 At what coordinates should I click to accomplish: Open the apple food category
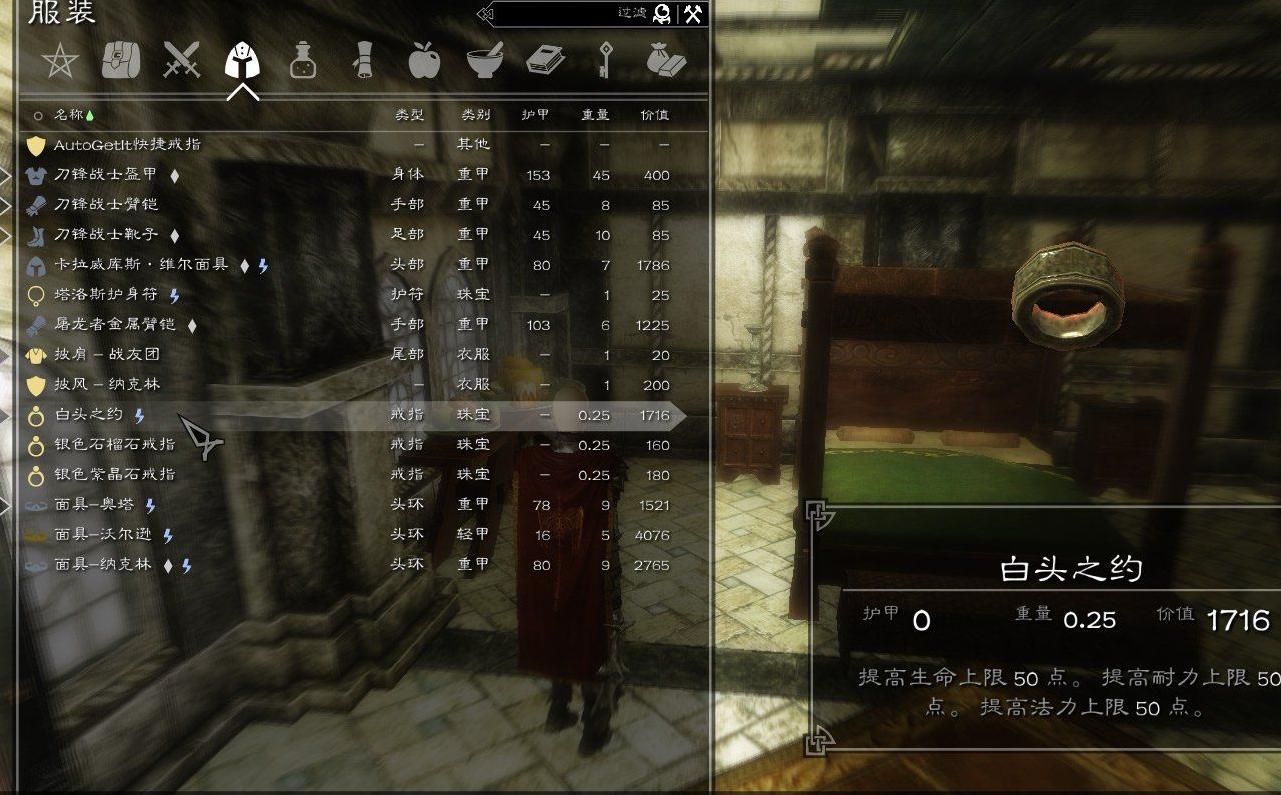pyautogui.click(x=424, y=61)
